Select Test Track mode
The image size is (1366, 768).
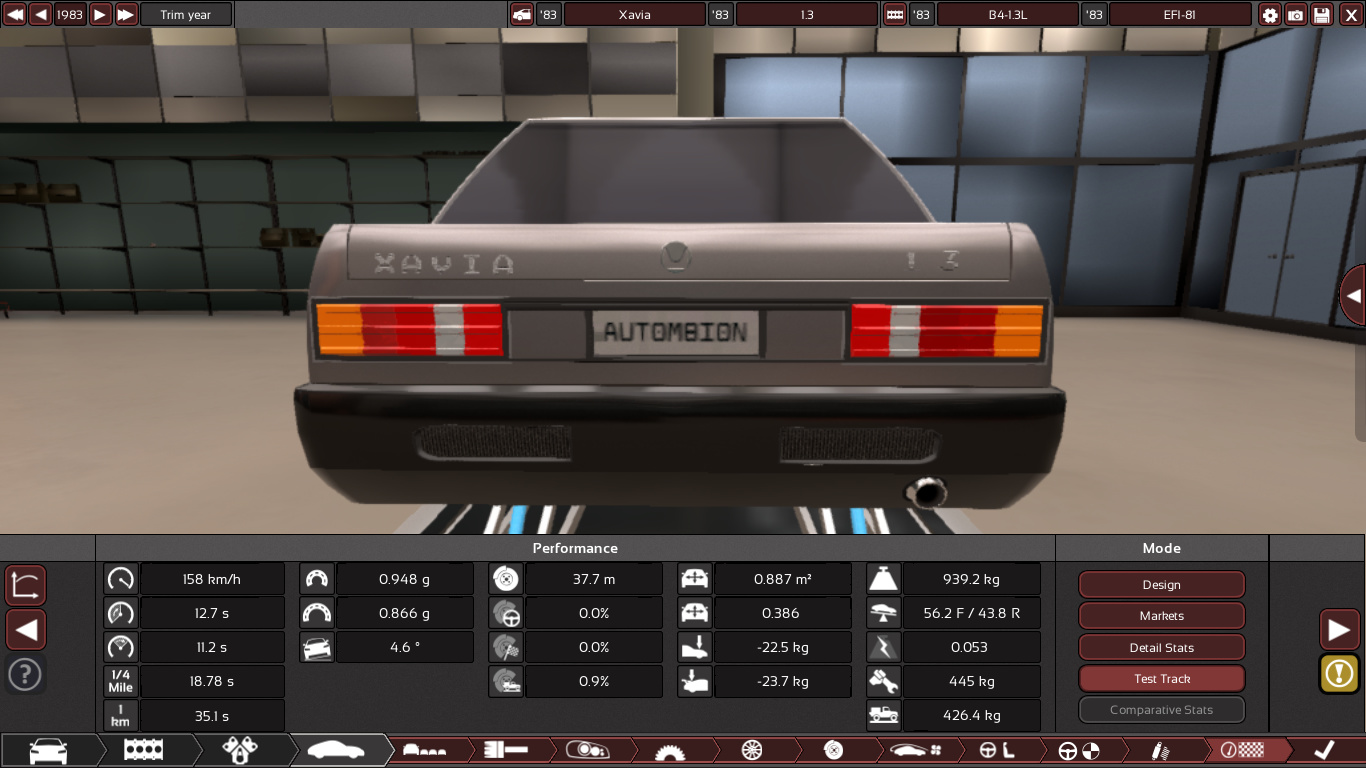1161,679
